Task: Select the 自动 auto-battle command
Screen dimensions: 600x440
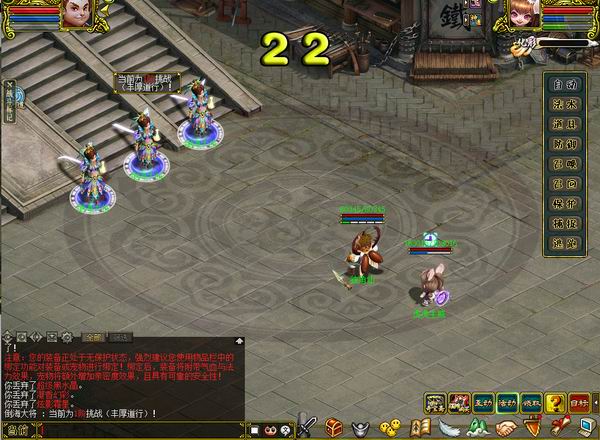Action: click(x=566, y=84)
